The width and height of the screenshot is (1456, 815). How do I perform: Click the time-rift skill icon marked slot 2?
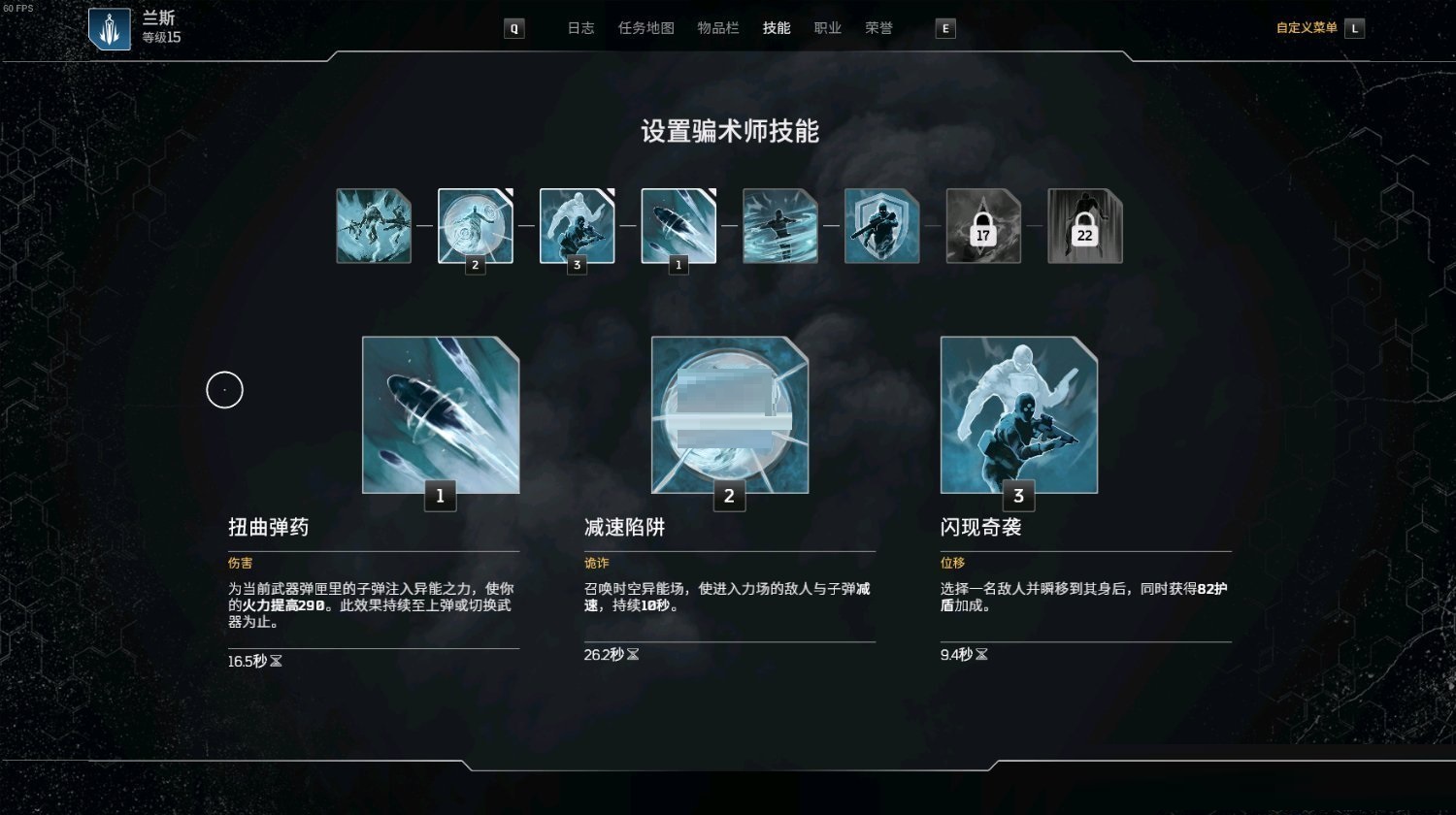(x=476, y=225)
